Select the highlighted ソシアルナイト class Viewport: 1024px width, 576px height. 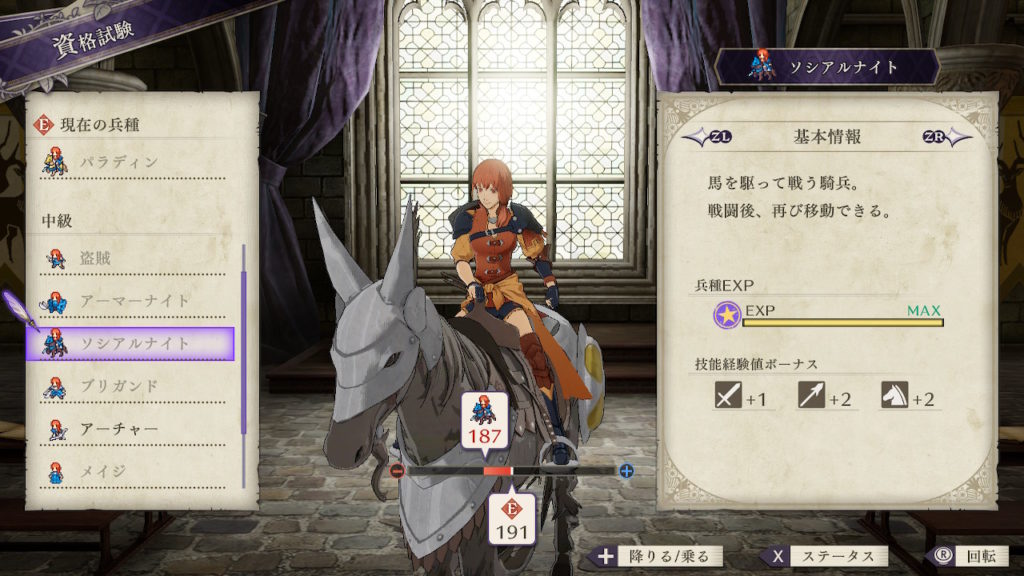[x=130, y=344]
